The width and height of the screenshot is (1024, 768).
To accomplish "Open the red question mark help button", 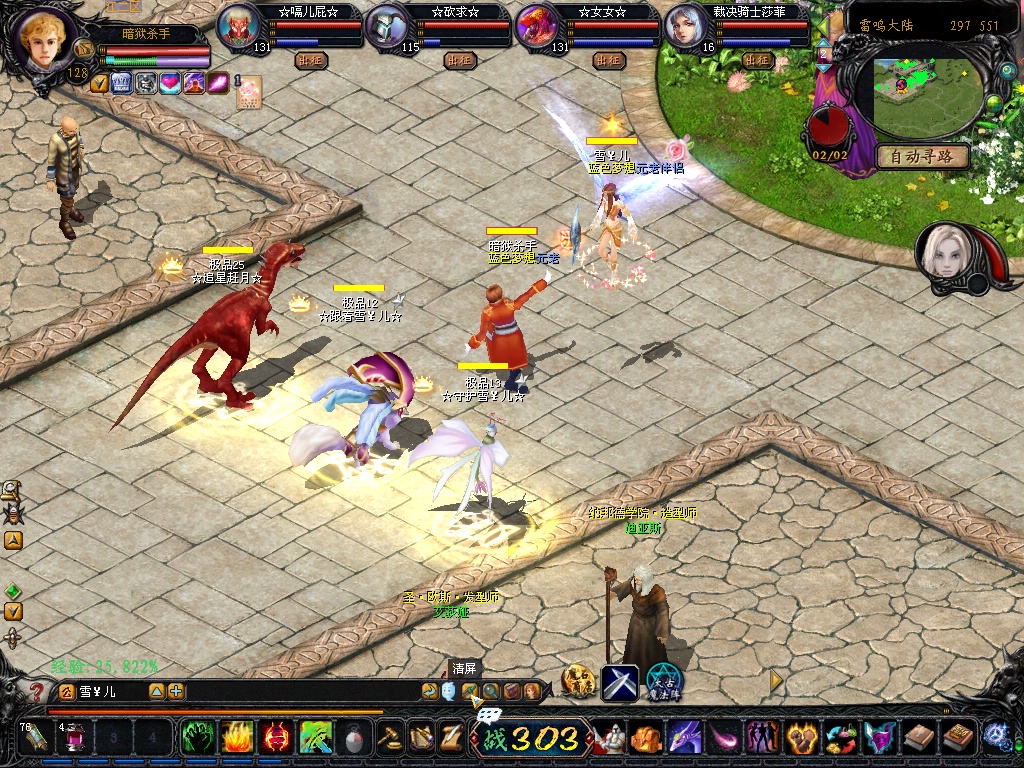I will (38, 691).
